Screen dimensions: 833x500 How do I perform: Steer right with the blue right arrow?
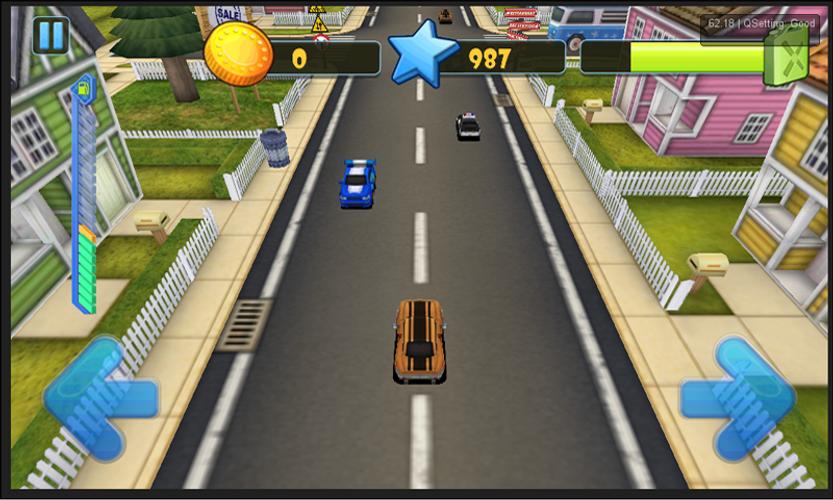(x=739, y=398)
